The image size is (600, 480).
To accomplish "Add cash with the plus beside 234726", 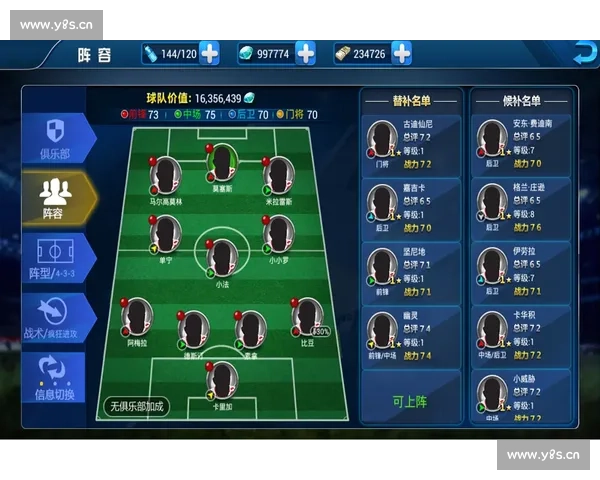I will coord(401,53).
